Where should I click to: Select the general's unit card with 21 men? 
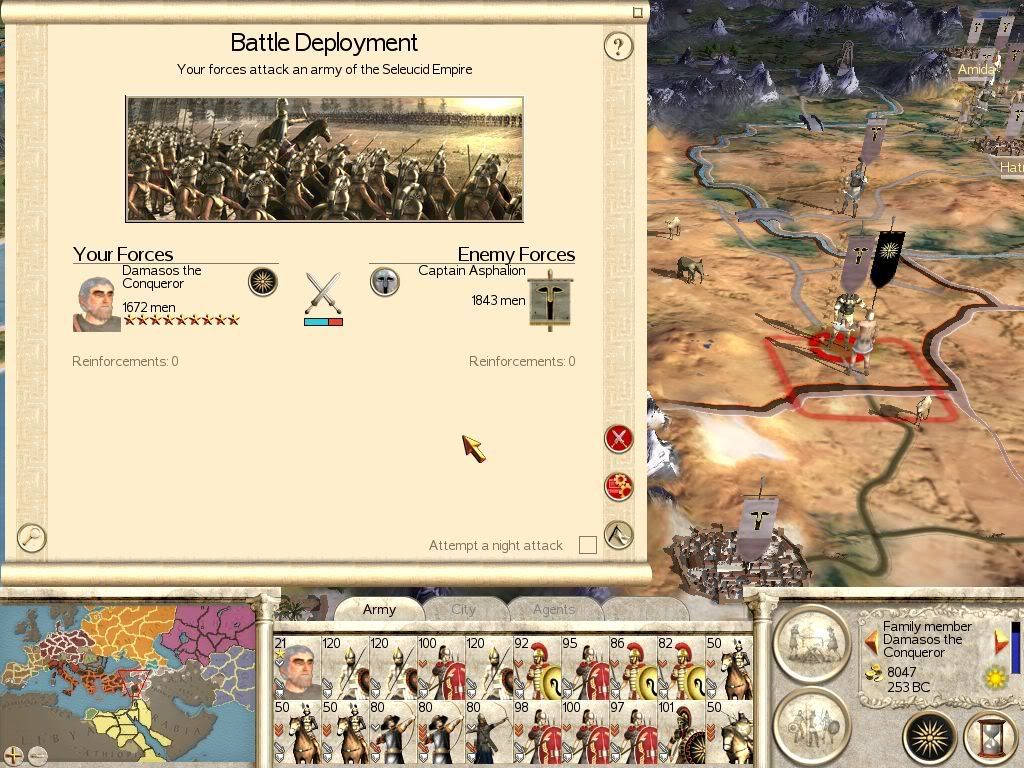297,667
